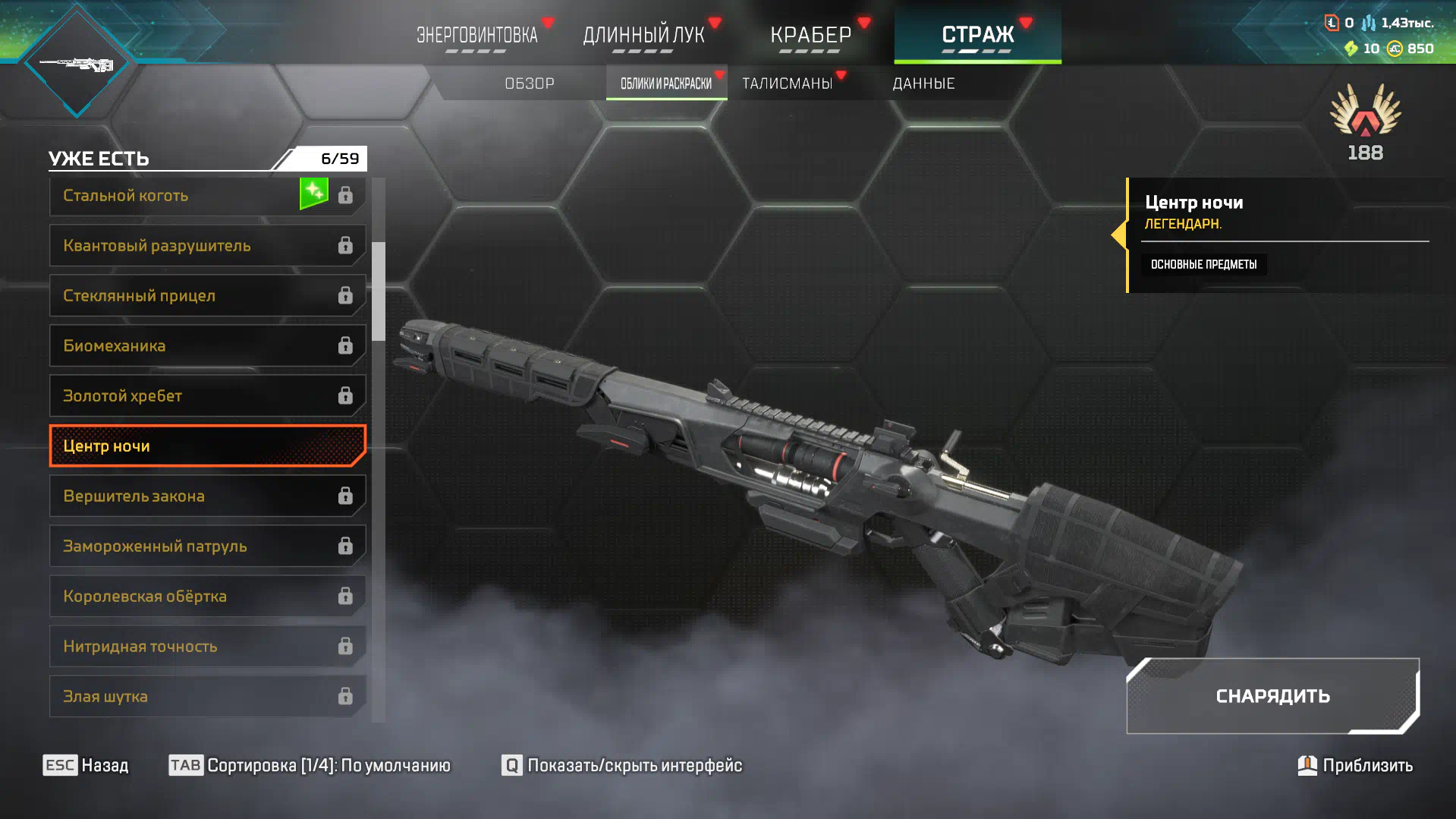Change sorting via Сортировка По умолчанию

coord(310,765)
